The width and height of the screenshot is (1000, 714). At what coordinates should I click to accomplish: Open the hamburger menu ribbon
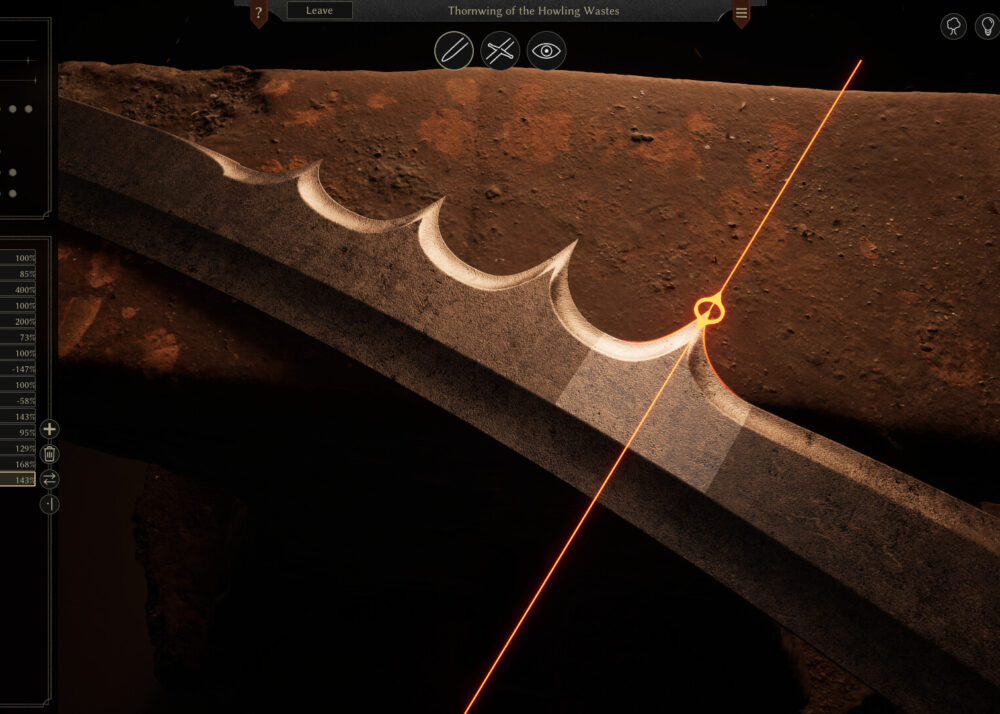click(x=741, y=13)
